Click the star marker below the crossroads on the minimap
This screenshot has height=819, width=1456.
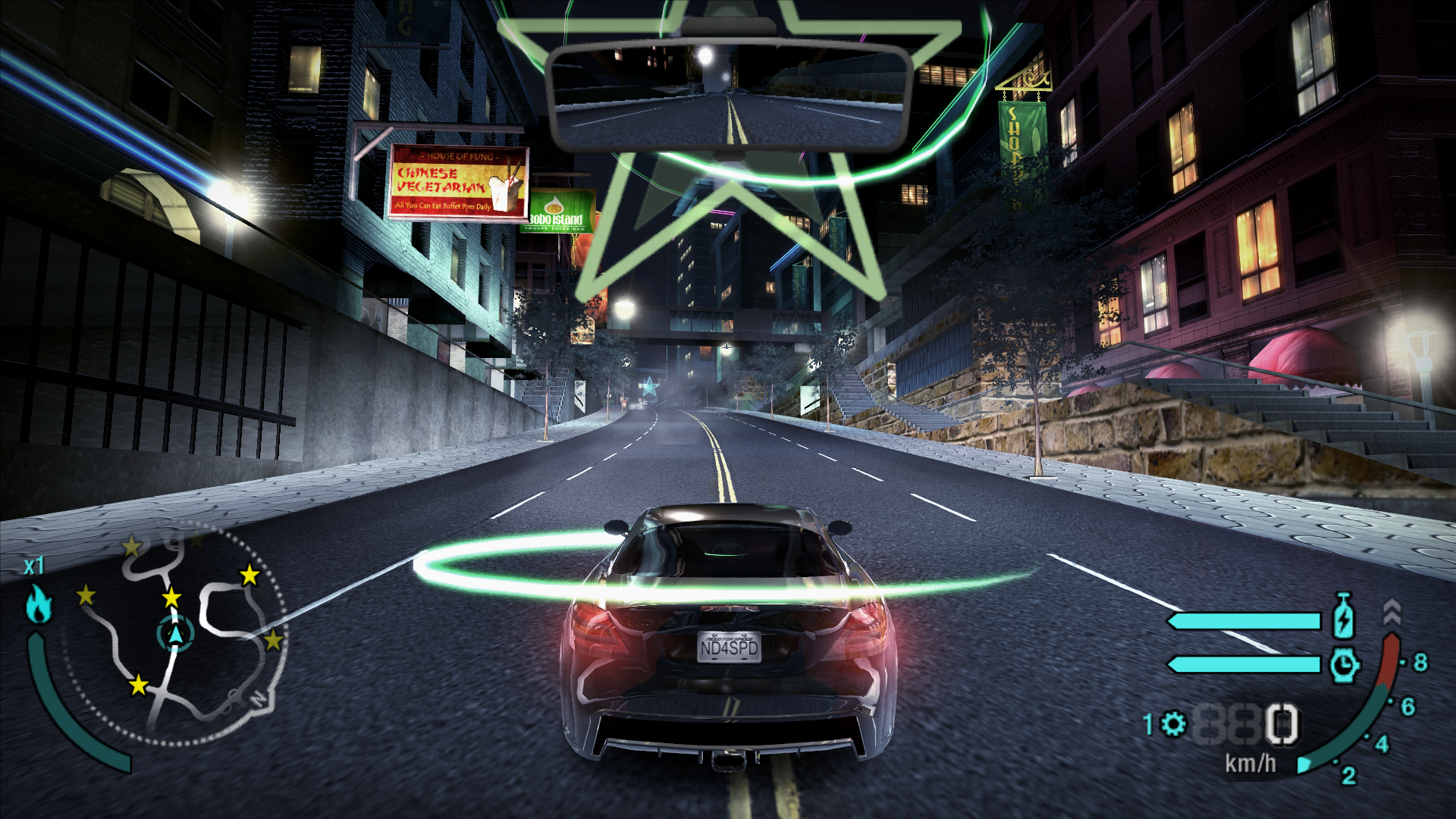[138, 685]
